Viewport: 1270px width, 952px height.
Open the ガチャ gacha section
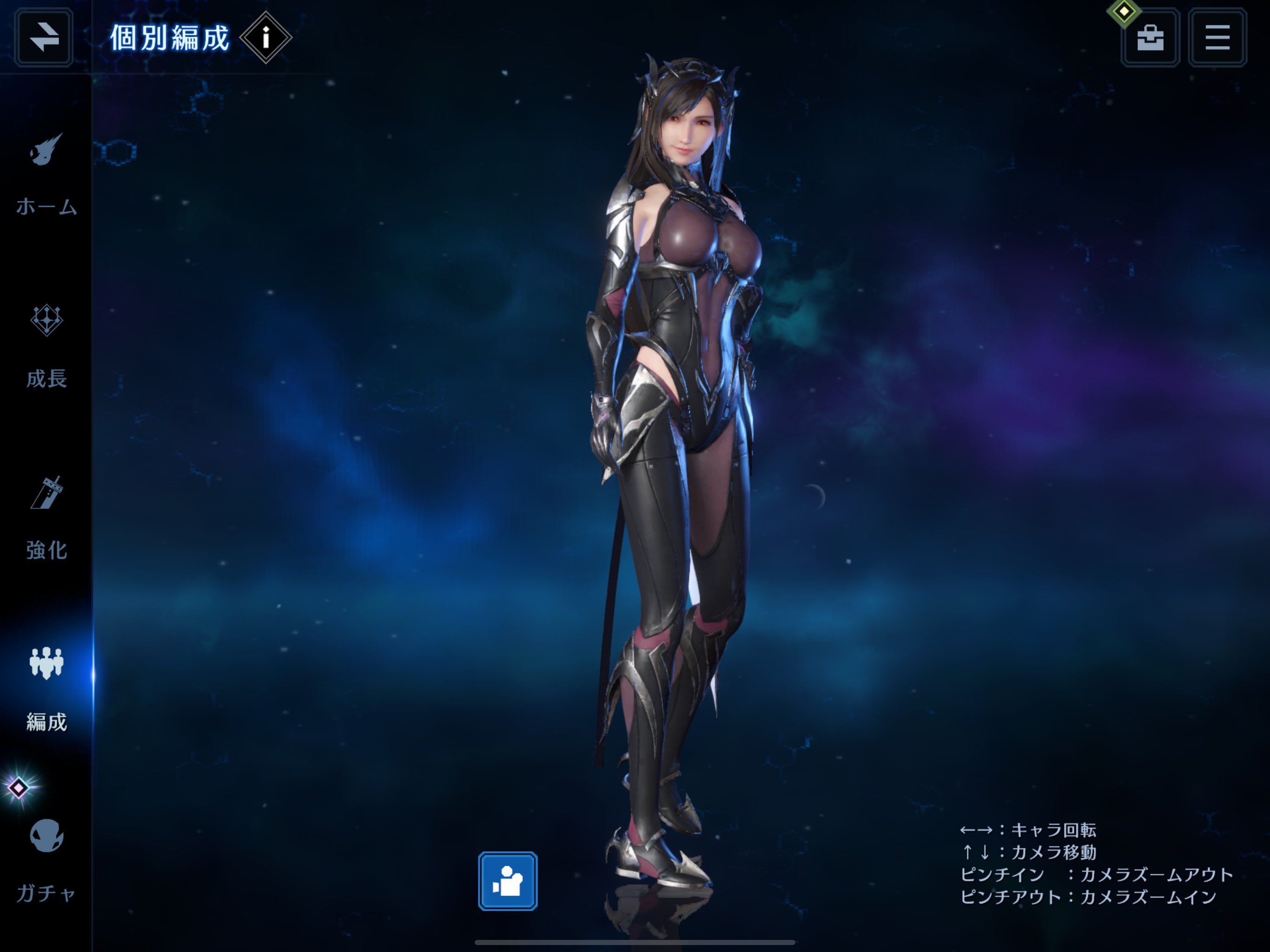pos(46,859)
